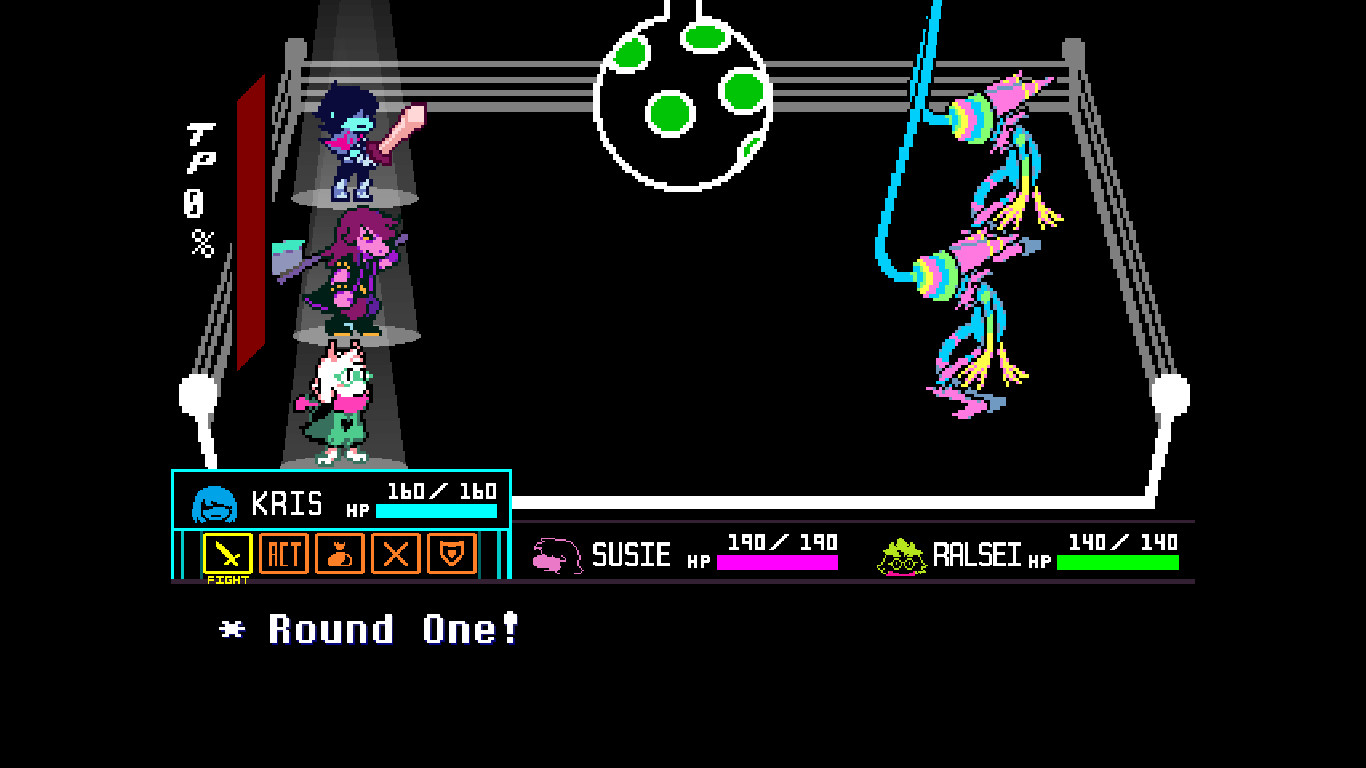Open the ITEM bag icon
The width and height of the screenshot is (1366, 768).
338,555
